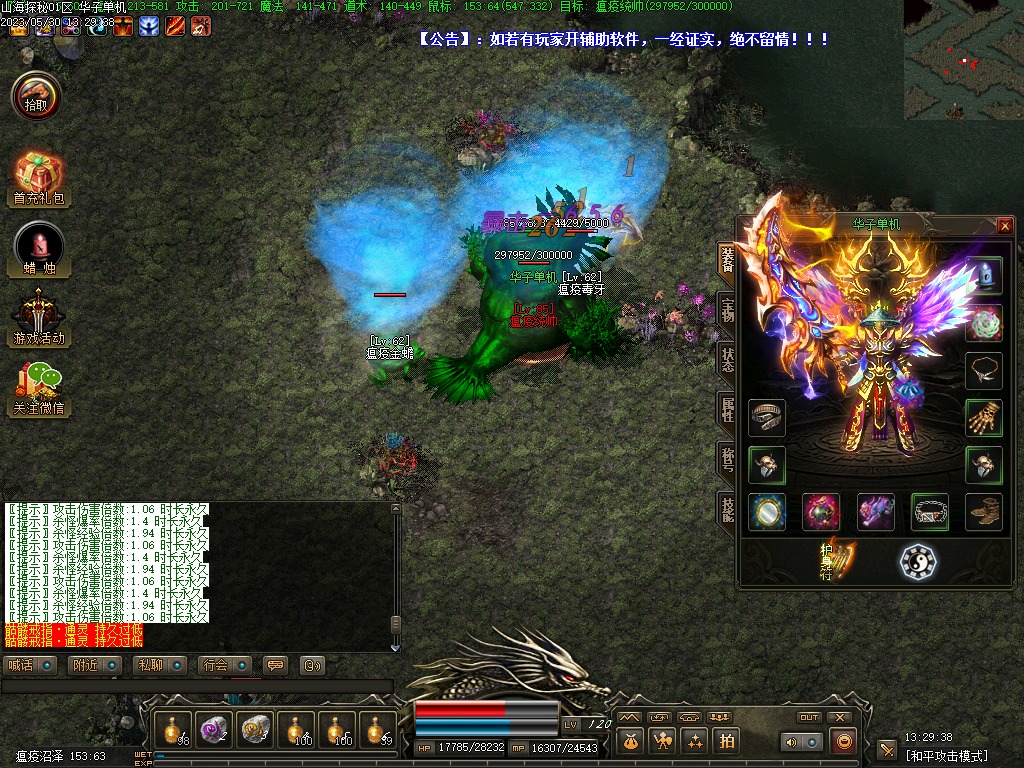Toggle the 行会 guild chat channel
Screen dimensions: 1024x768
click(224, 665)
